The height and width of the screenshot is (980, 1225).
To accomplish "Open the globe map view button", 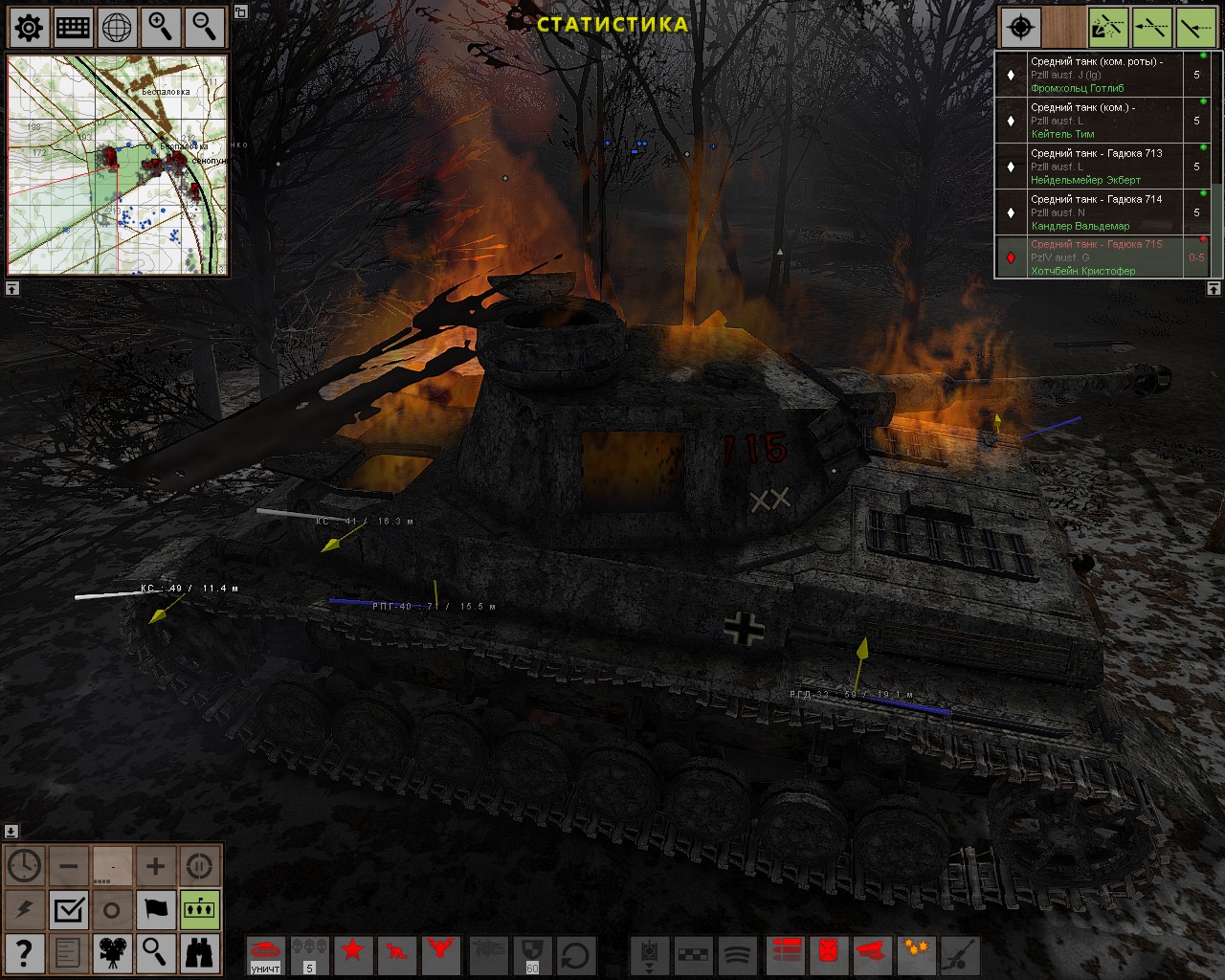I will tap(118, 28).
